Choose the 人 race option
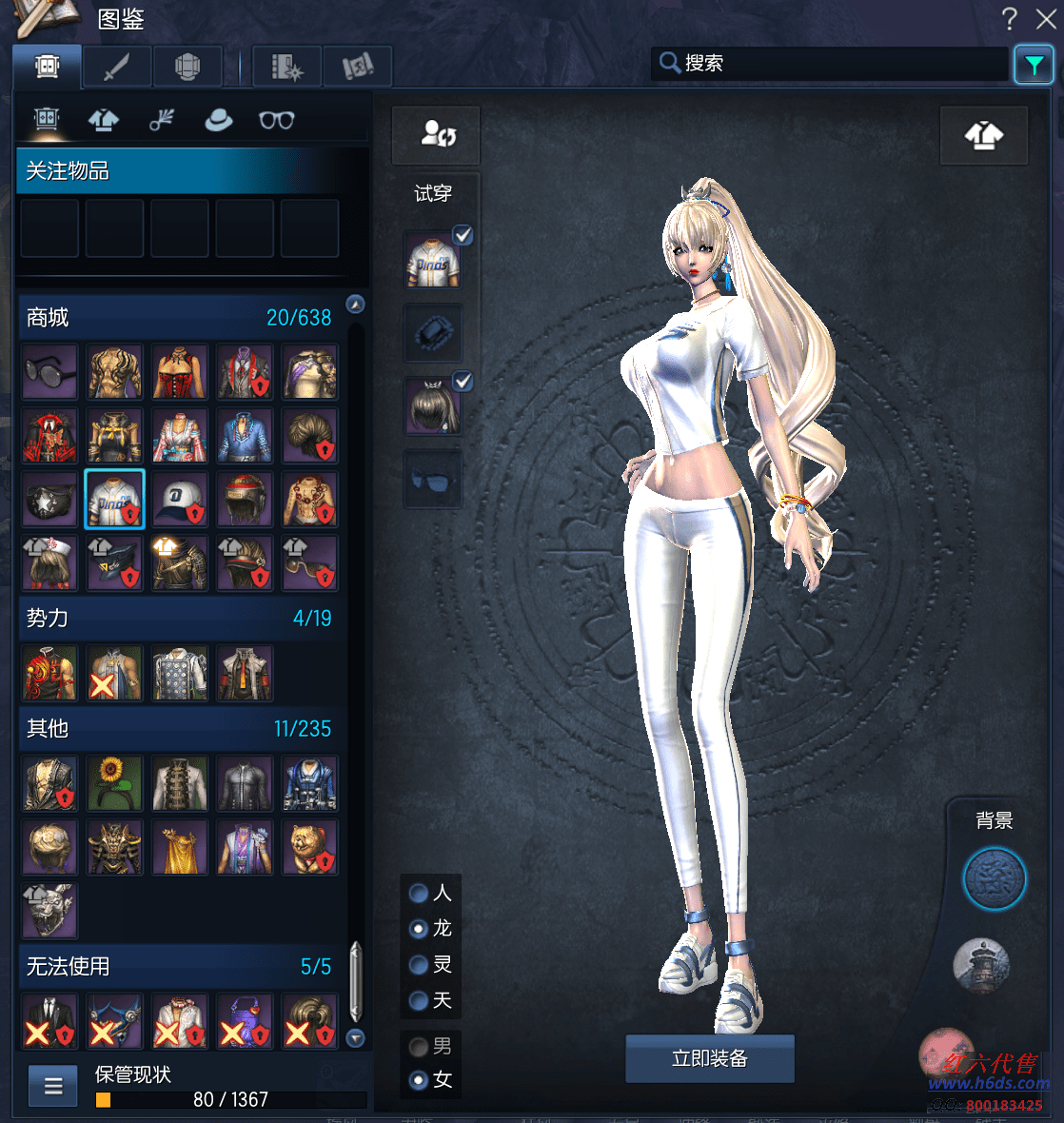Screen dimensions: 1064x1123 coord(418,893)
